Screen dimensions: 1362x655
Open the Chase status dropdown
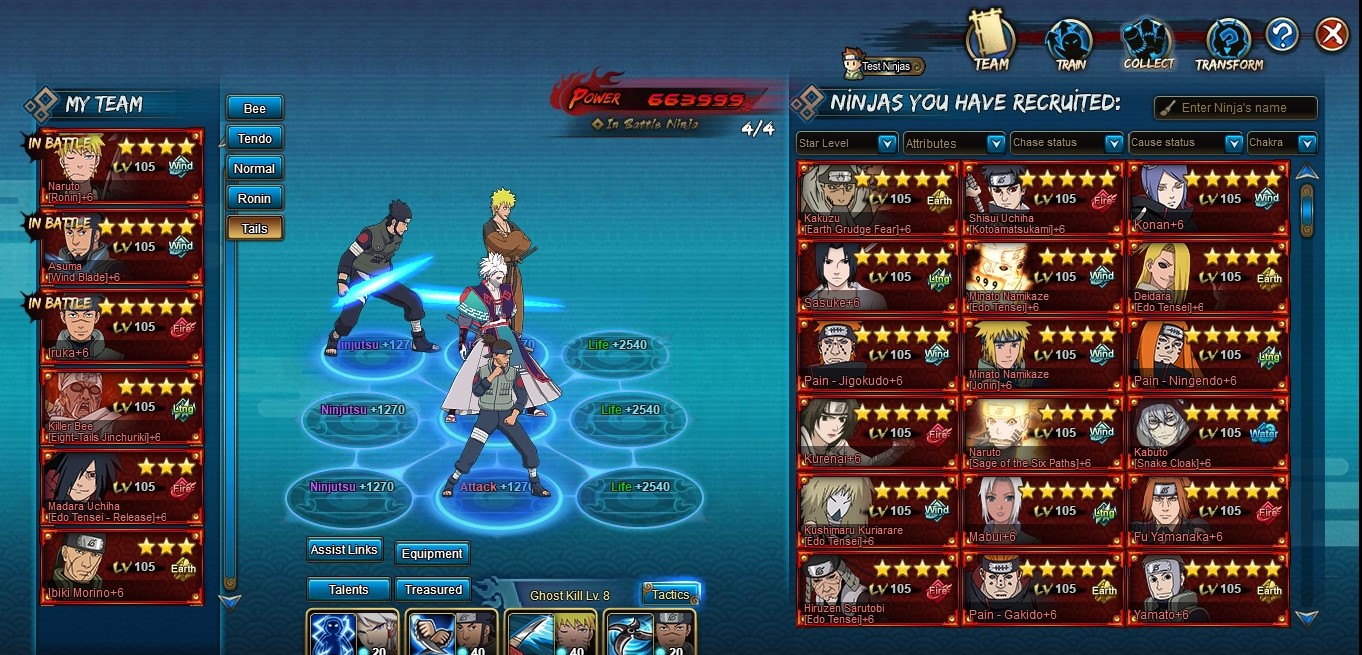[x=1066, y=143]
